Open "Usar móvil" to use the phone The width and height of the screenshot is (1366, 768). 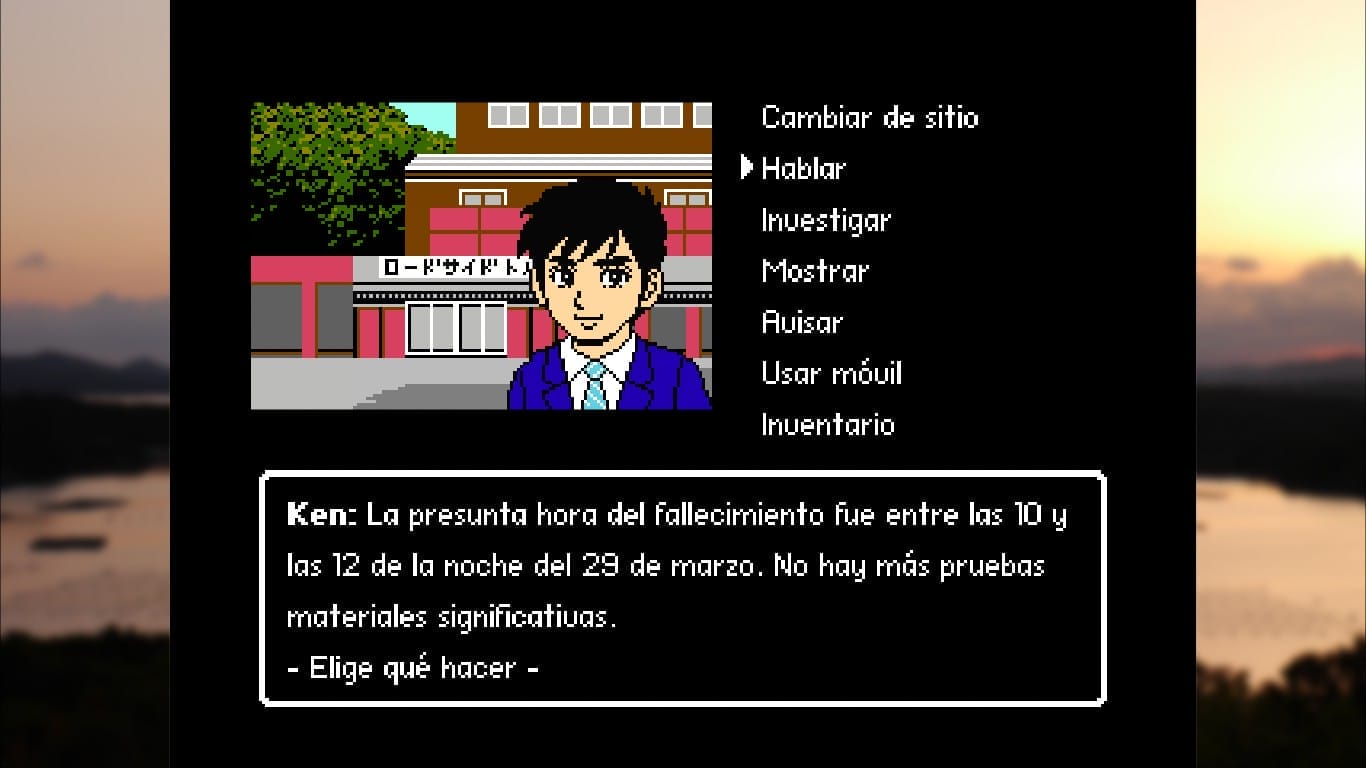point(830,372)
